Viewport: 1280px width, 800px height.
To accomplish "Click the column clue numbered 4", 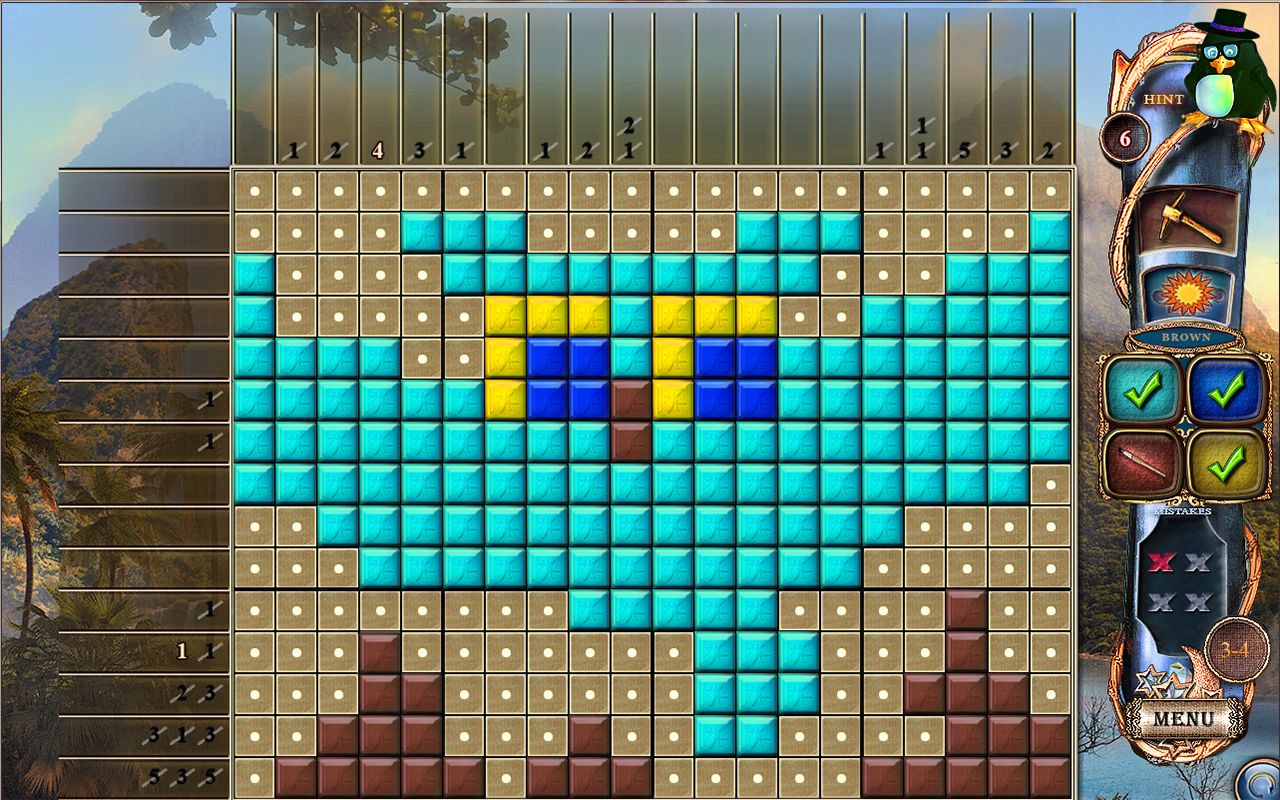I will click(378, 150).
